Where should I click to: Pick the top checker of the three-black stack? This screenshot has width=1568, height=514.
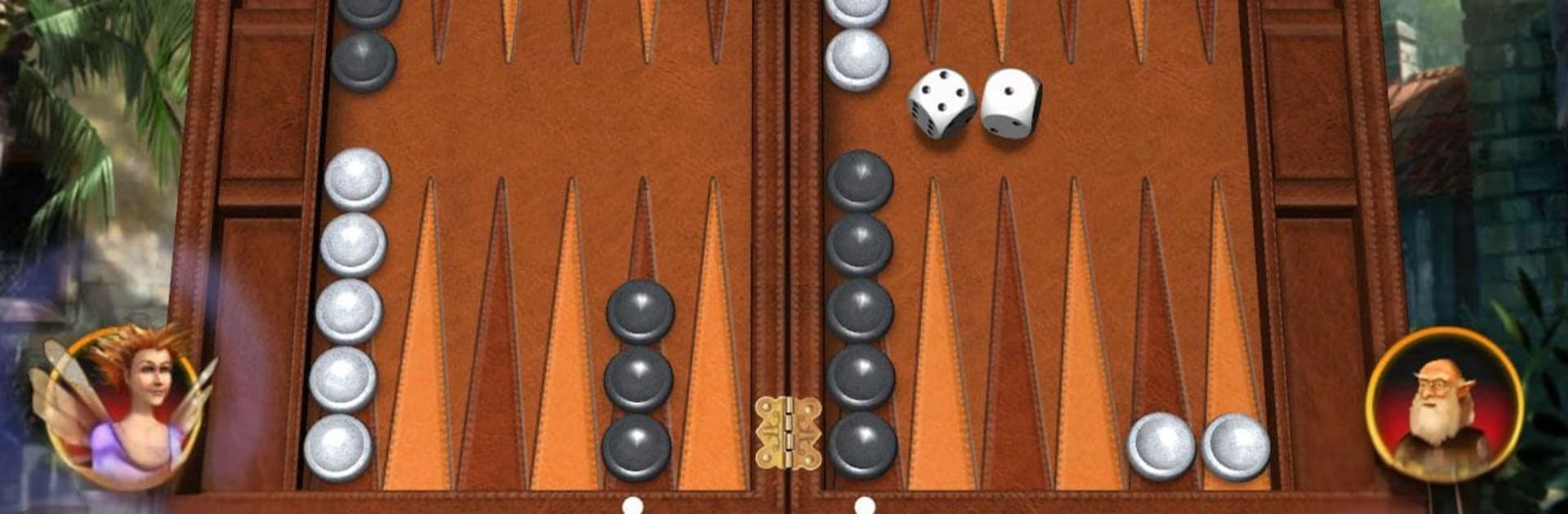pos(640,311)
